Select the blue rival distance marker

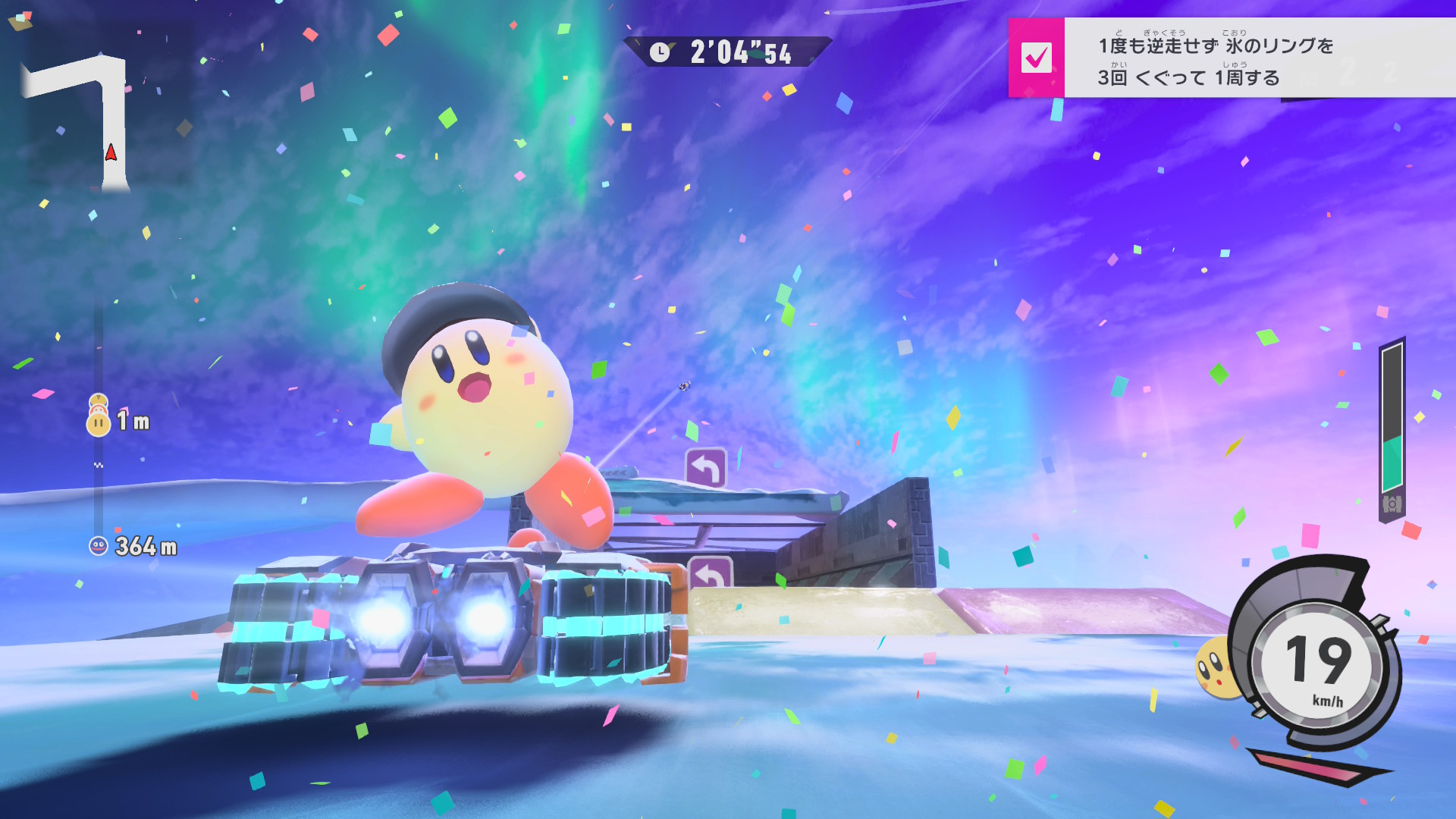coord(99,546)
